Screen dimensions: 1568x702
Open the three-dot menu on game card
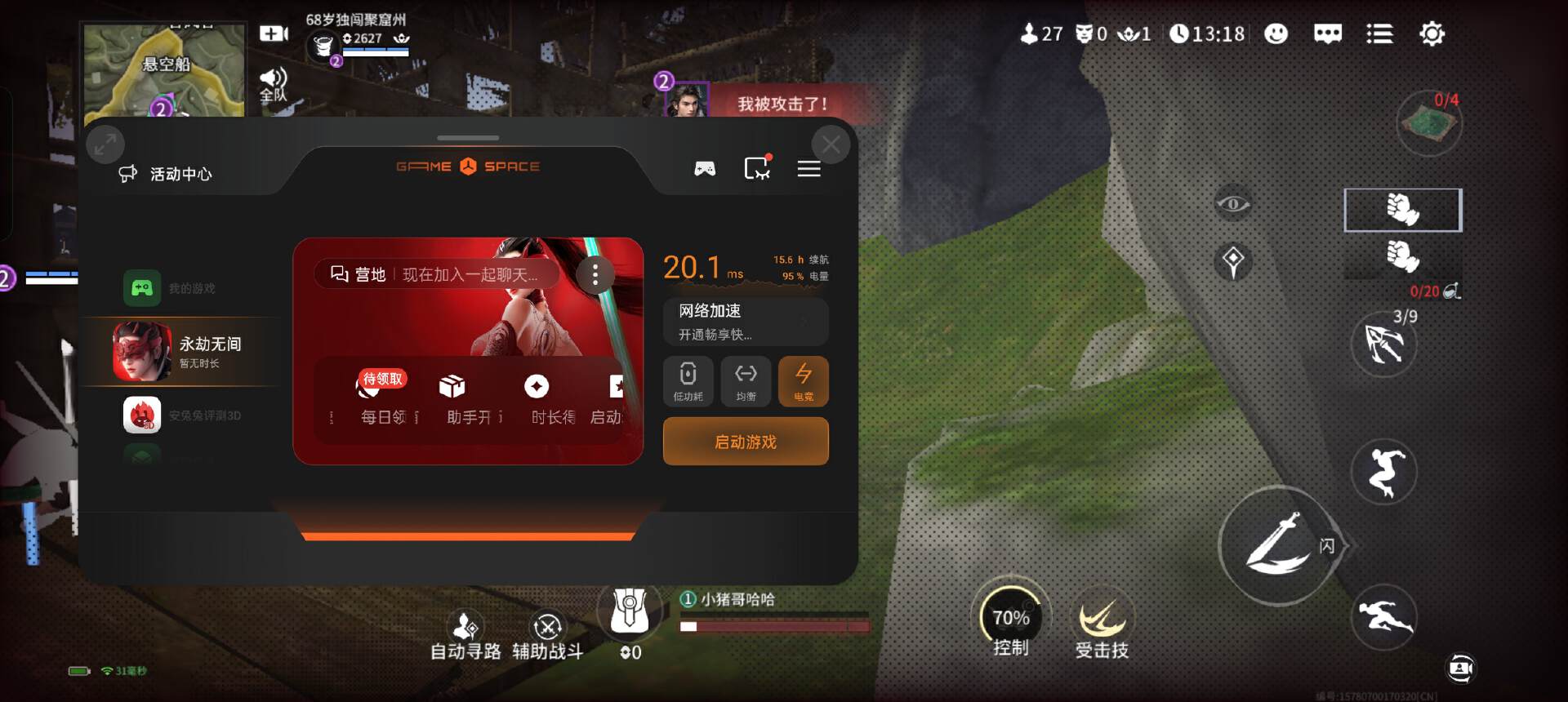[x=595, y=275]
